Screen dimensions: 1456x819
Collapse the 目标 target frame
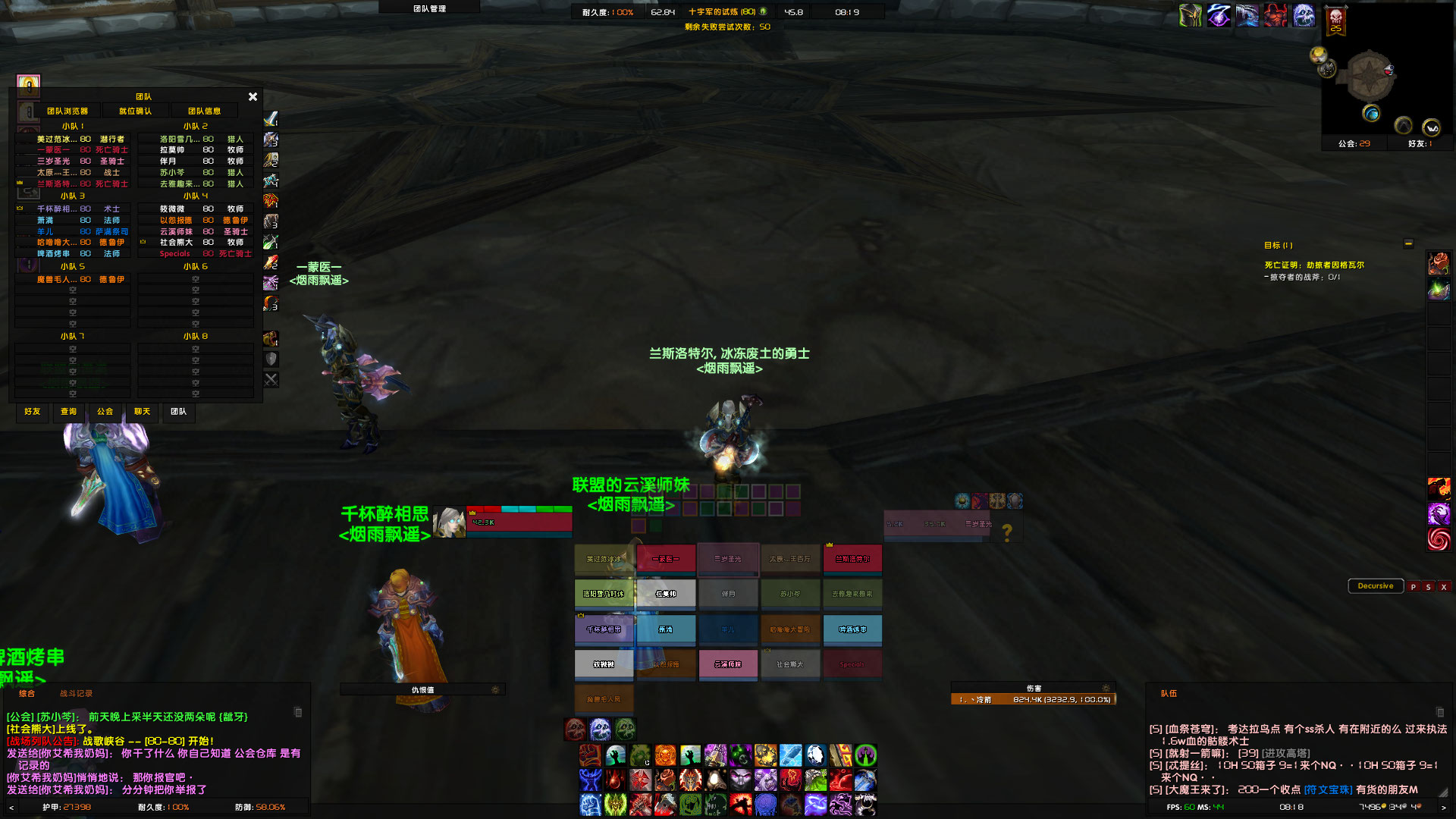[x=1409, y=244]
